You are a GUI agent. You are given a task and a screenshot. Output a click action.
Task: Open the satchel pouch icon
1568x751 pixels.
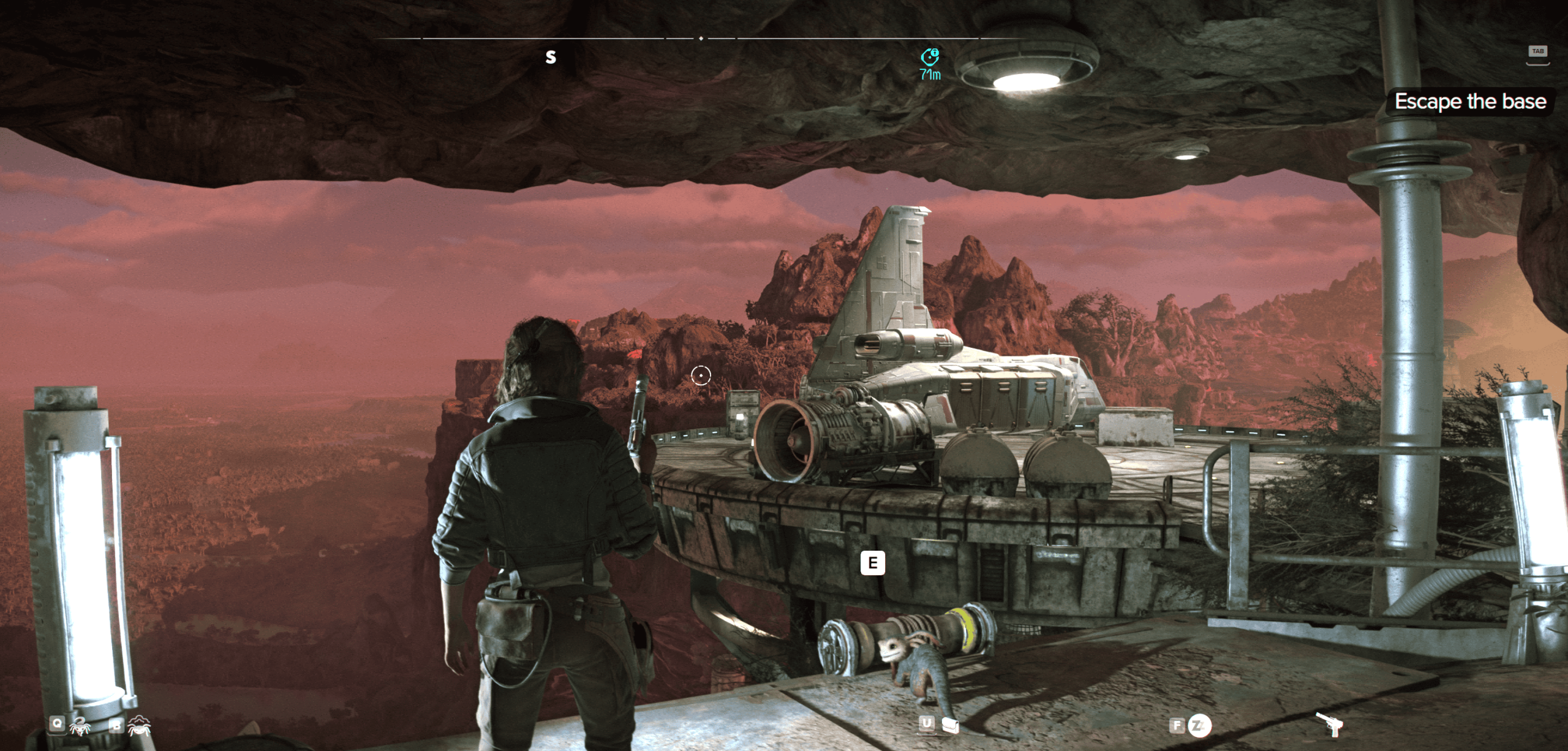(x=950, y=726)
